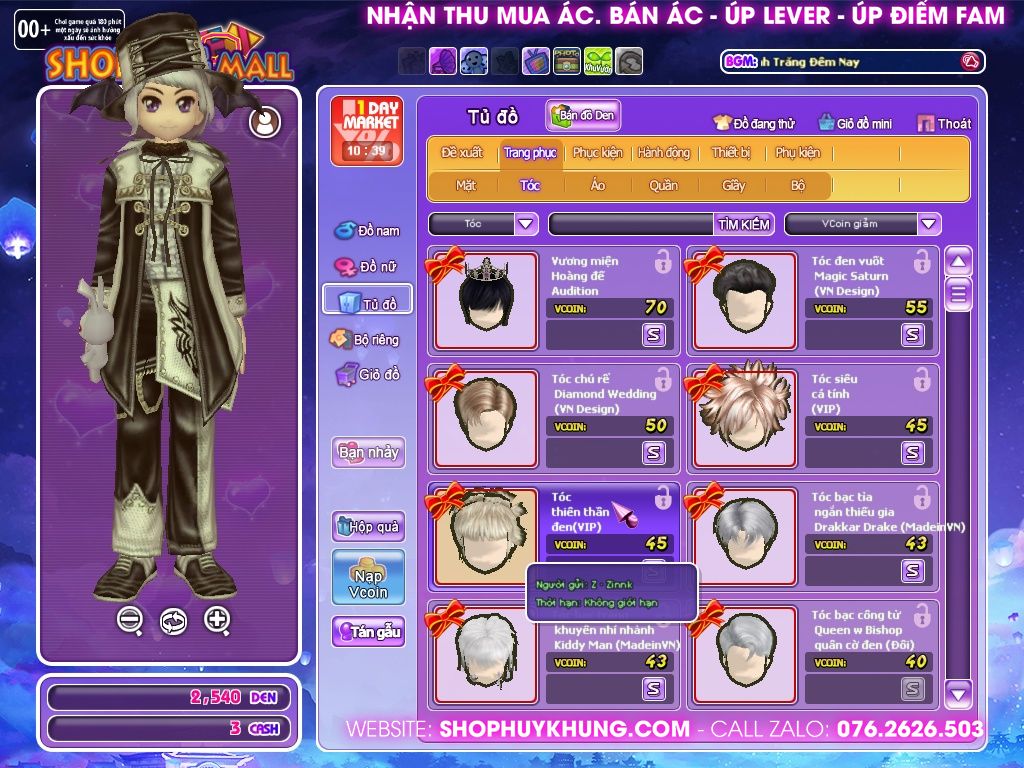Switch to the Phụ kiện tab
Screen dimensions: 1024x768
coord(797,153)
